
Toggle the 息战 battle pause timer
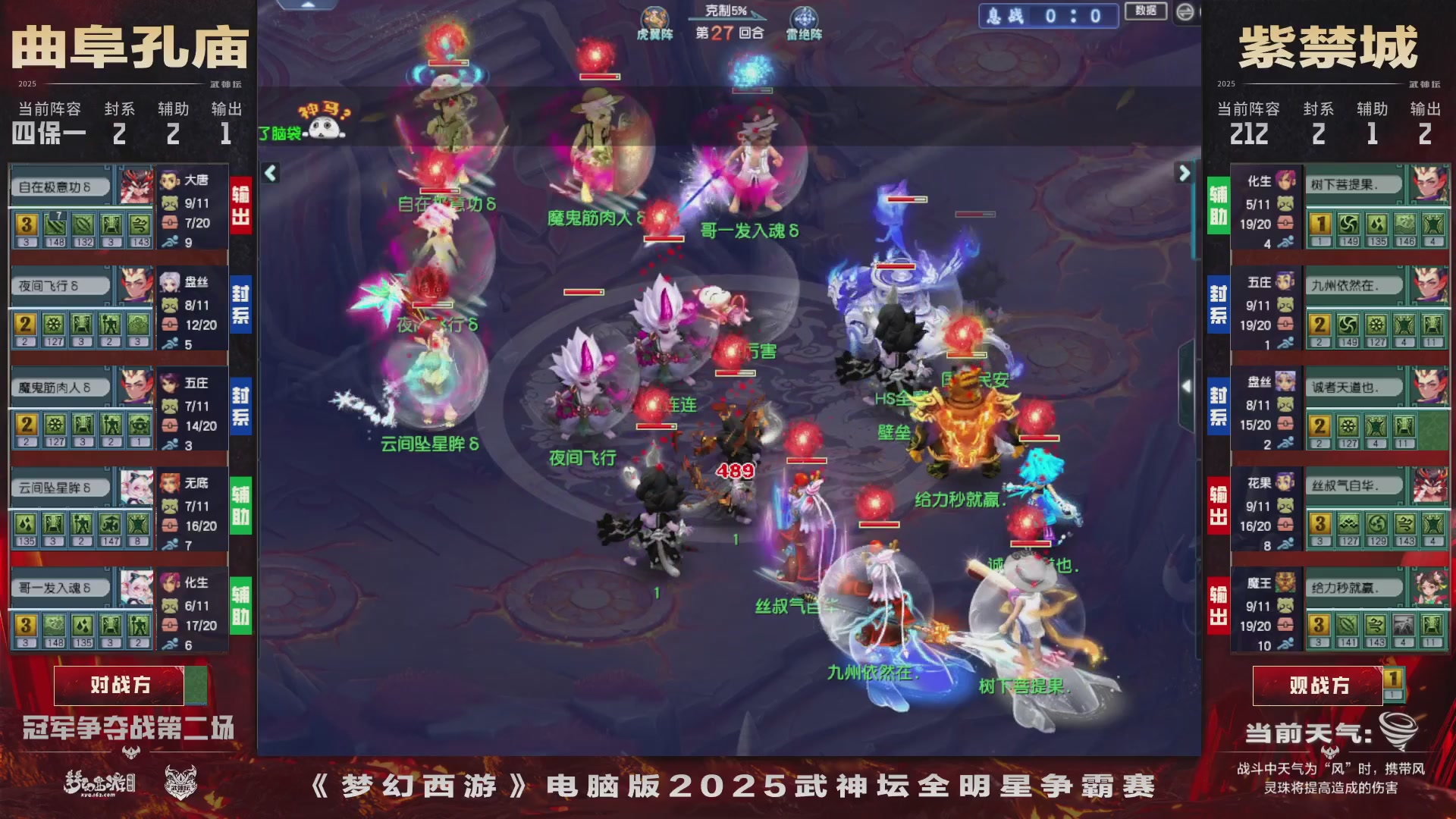pos(1048,16)
